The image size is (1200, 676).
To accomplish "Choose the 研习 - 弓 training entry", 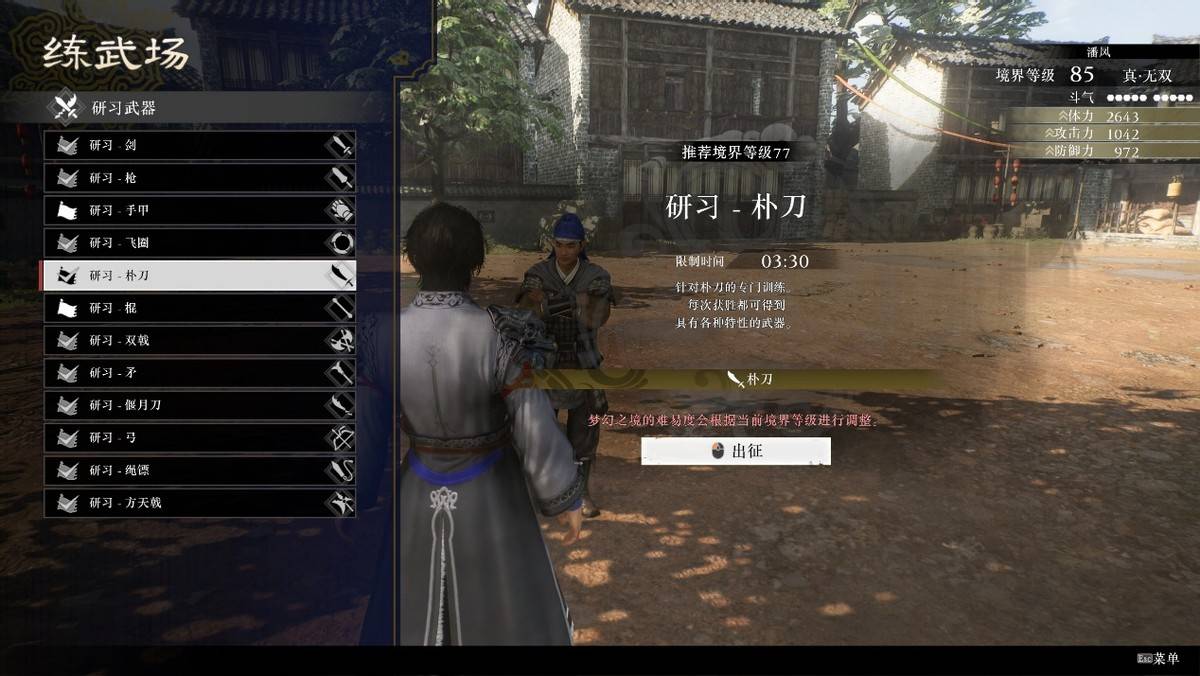I will [199, 438].
